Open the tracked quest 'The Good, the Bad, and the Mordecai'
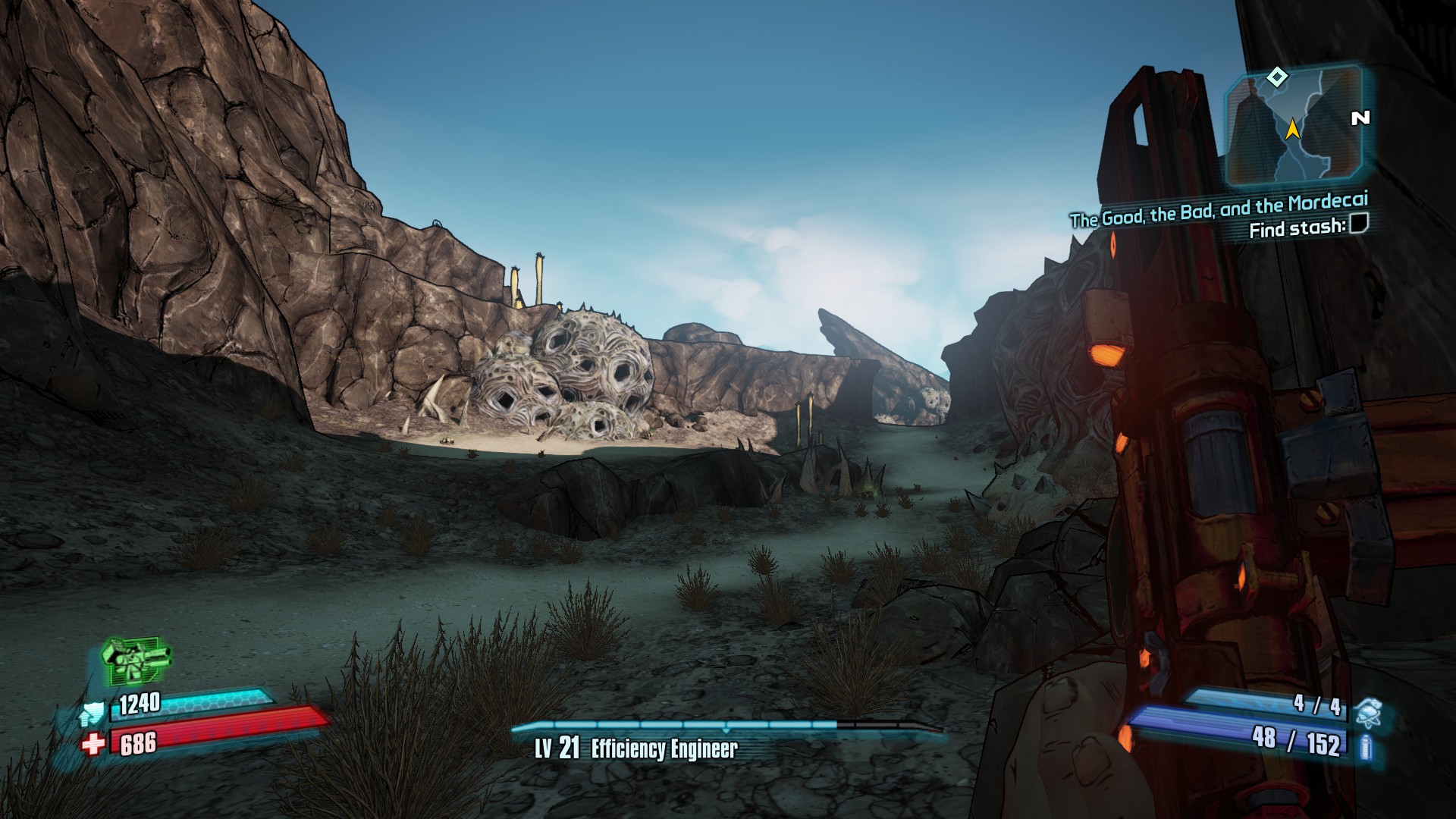This screenshot has height=819, width=1456. click(x=1219, y=209)
